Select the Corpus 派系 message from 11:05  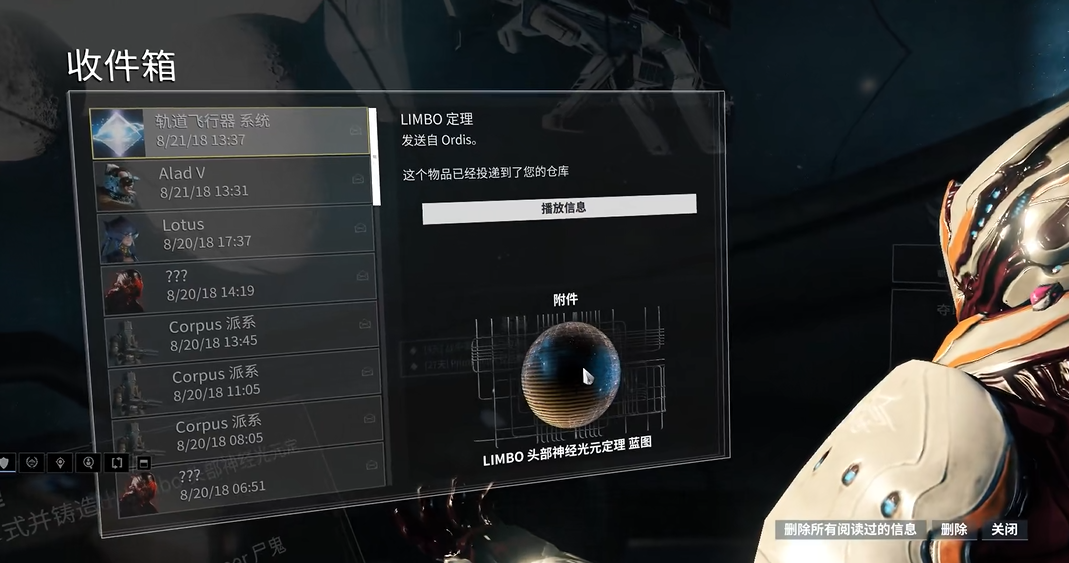point(243,383)
